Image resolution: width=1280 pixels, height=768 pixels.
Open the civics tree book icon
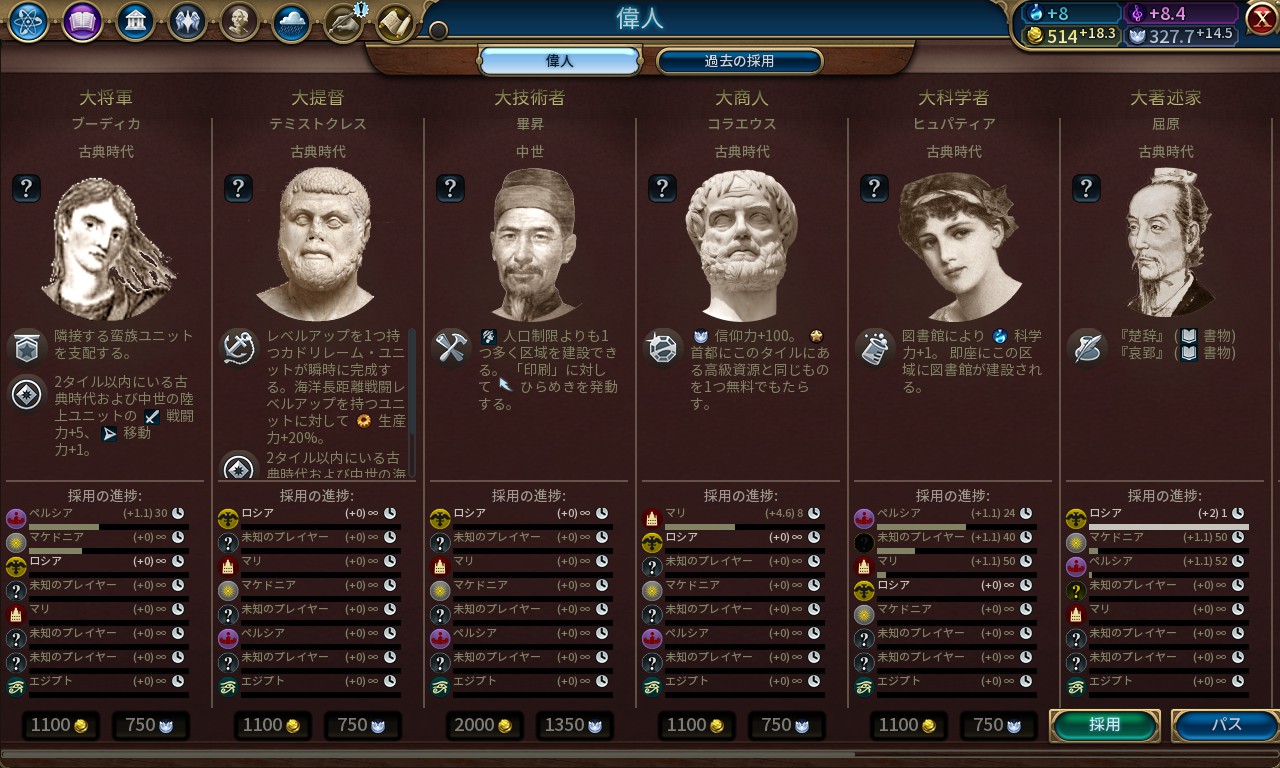[x=82, y=22]
